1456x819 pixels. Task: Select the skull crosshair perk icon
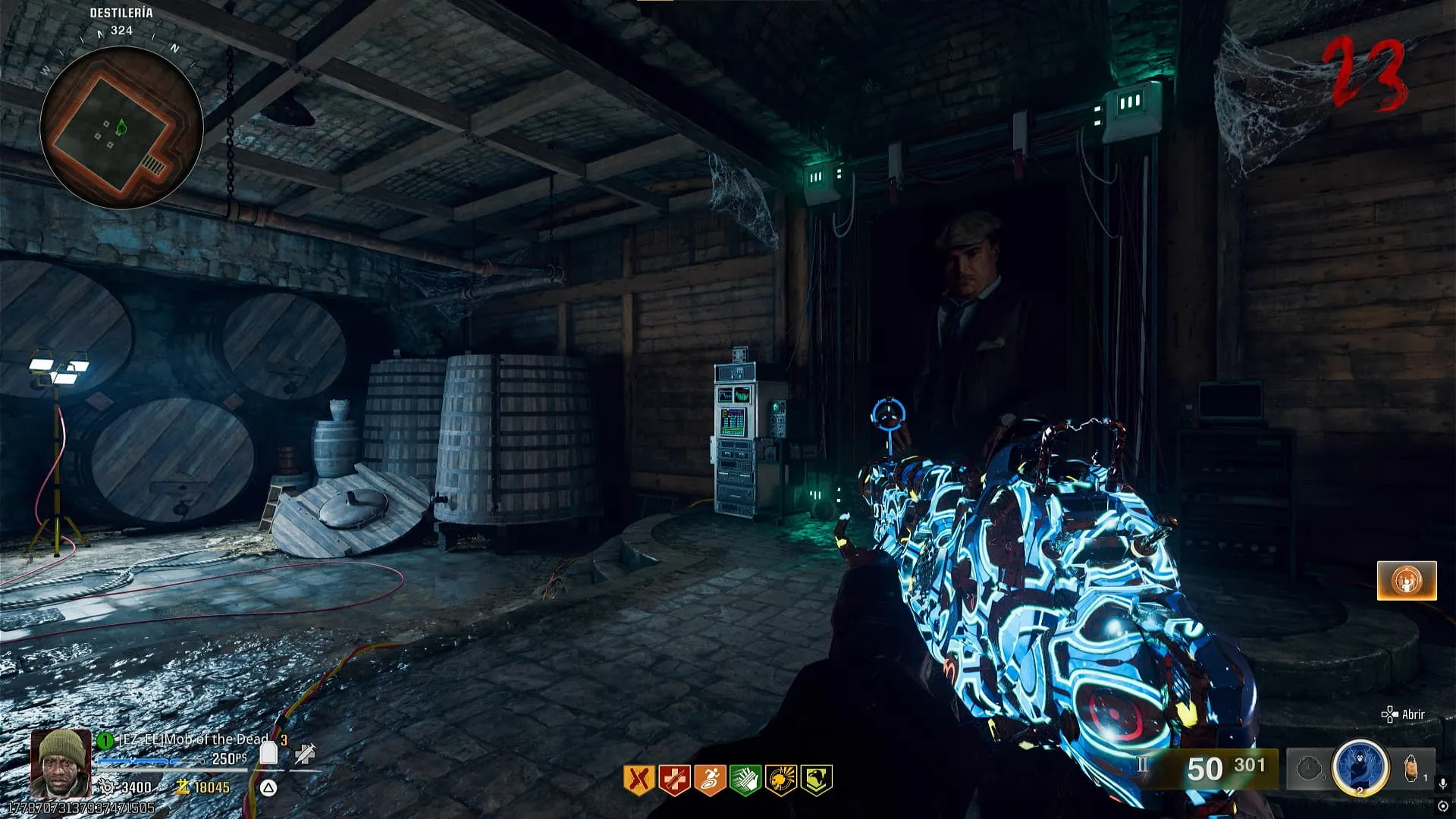coord(781,780)
